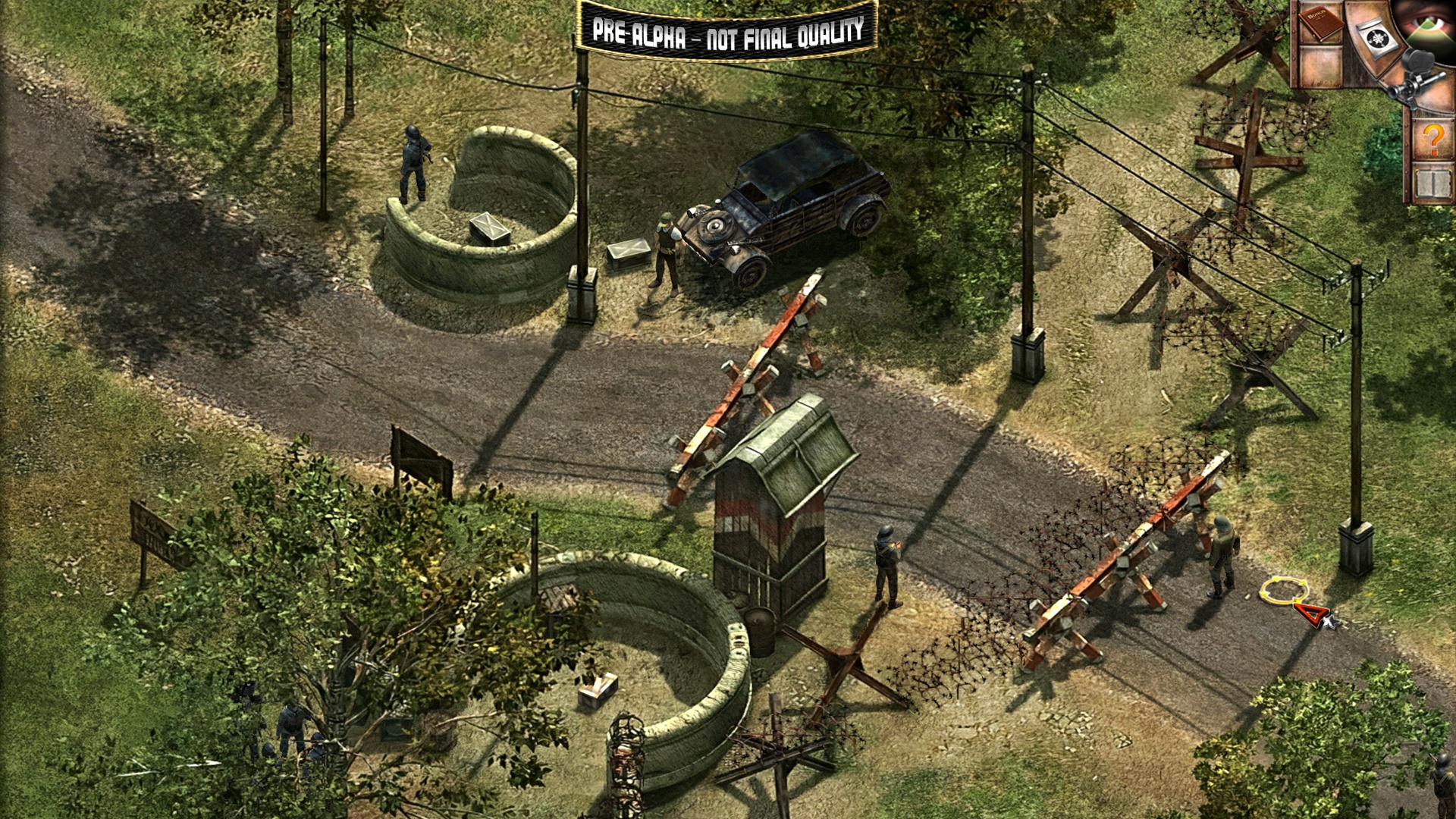Select the compass map mission icon
This screenshot has height=819, width=1456.
point(1378,37)
